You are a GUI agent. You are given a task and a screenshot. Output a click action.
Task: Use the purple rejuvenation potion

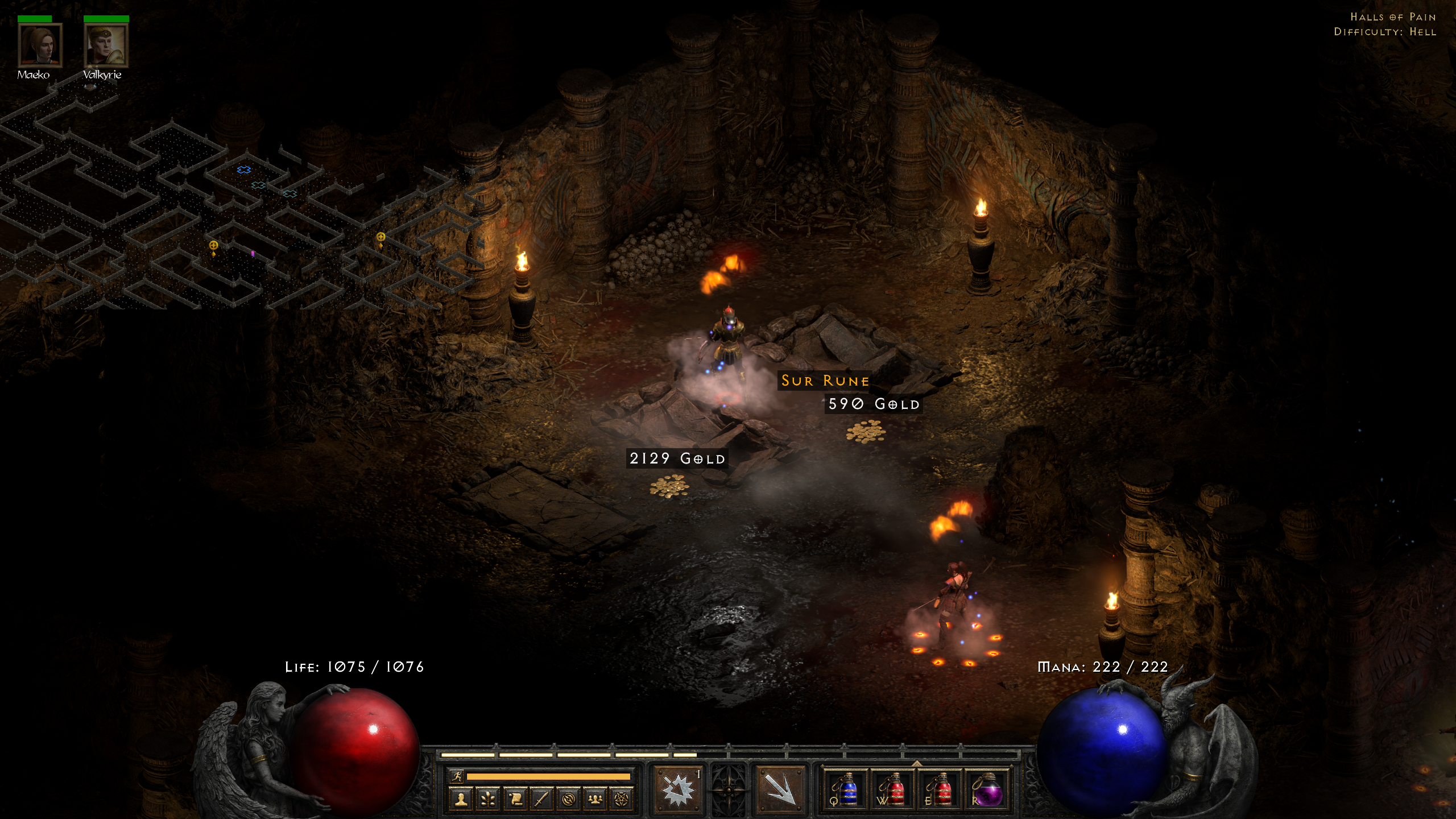[987, 789]
